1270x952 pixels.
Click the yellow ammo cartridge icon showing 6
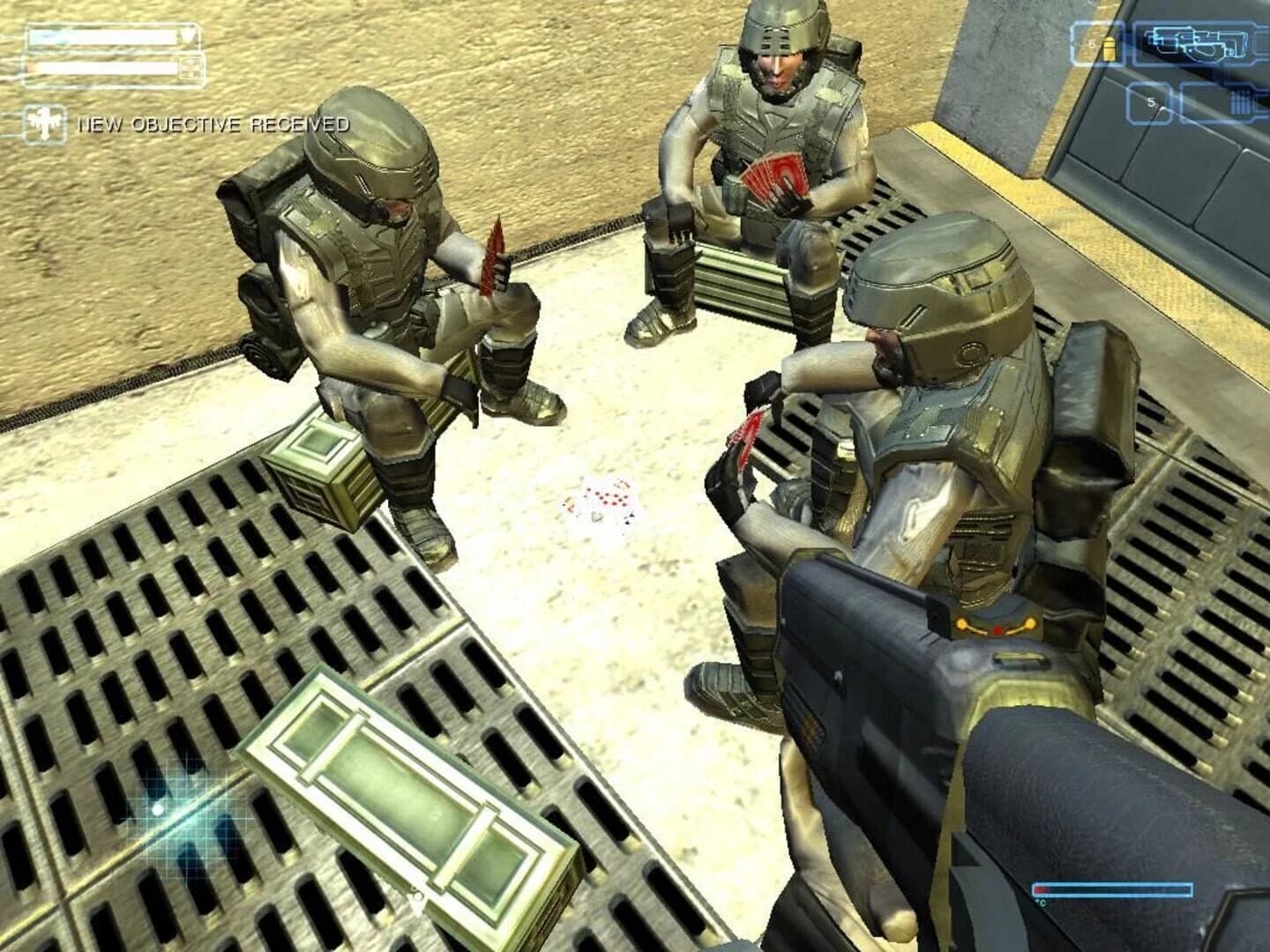tap(1109, 48)
